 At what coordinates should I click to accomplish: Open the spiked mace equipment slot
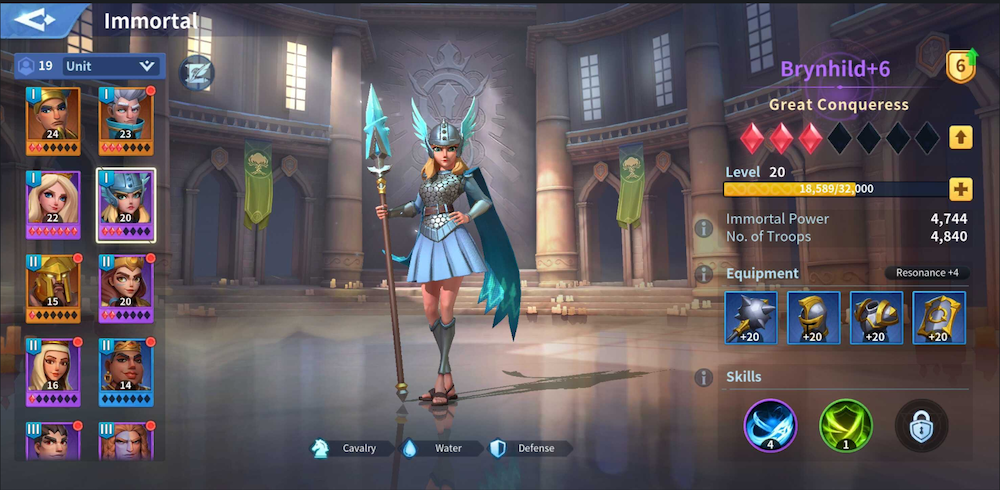751,317
